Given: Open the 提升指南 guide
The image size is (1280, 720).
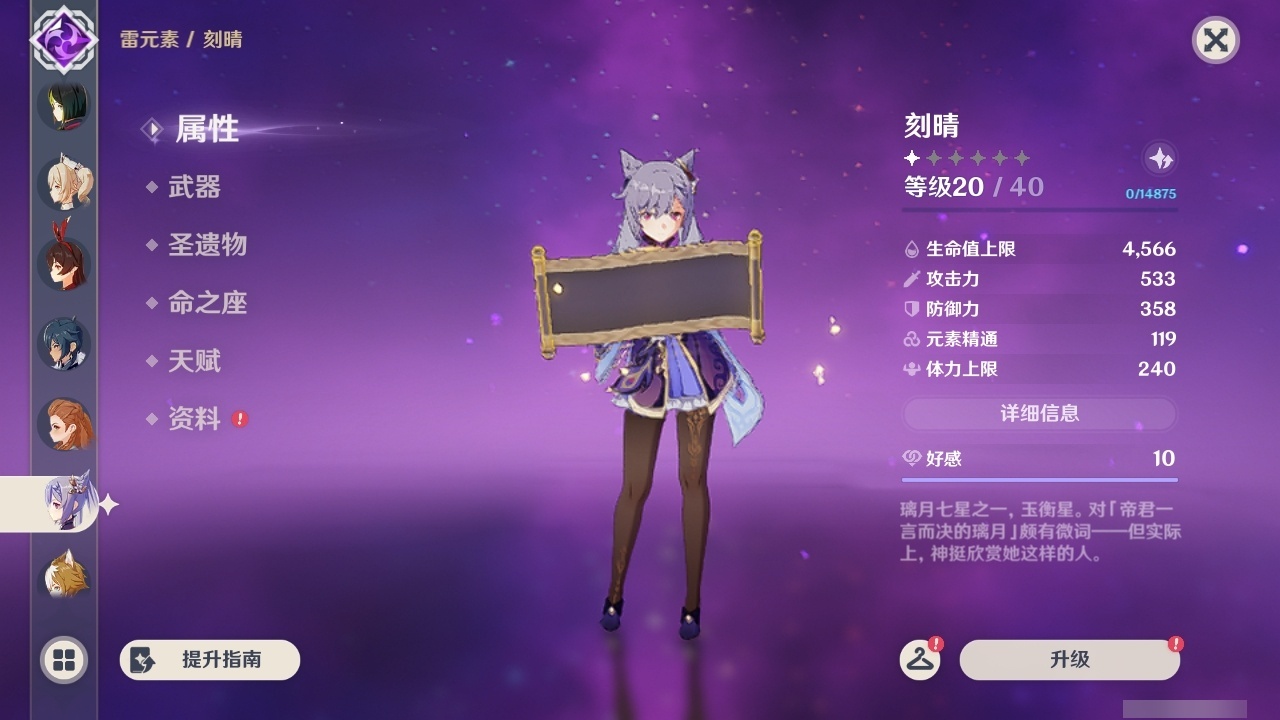Looking at the screenshot, I should pos(209,660).
